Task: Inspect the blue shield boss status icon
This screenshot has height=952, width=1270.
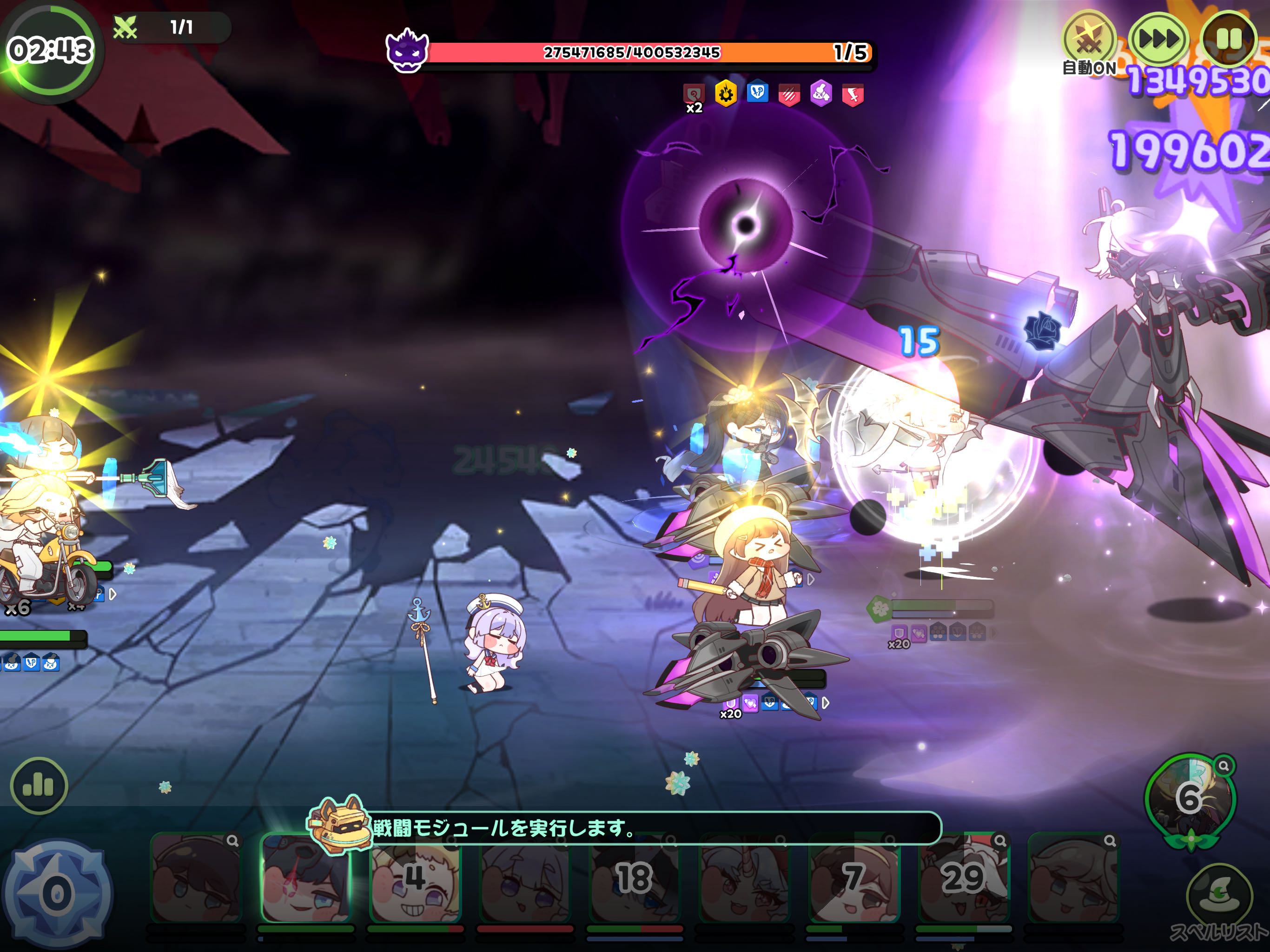Action: click(x=757, y=93)
